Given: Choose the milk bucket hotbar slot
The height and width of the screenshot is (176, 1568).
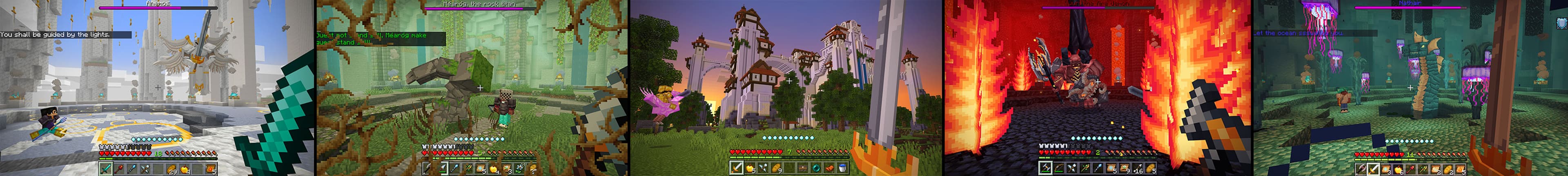Looking at the screenshot, I should (842, 168).
